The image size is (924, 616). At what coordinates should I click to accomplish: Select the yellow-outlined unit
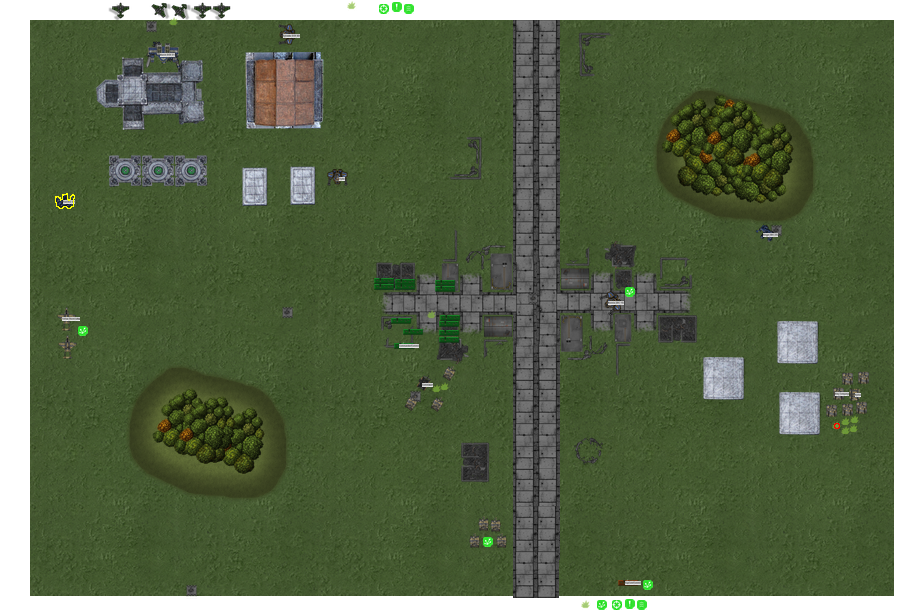point(65,201)
